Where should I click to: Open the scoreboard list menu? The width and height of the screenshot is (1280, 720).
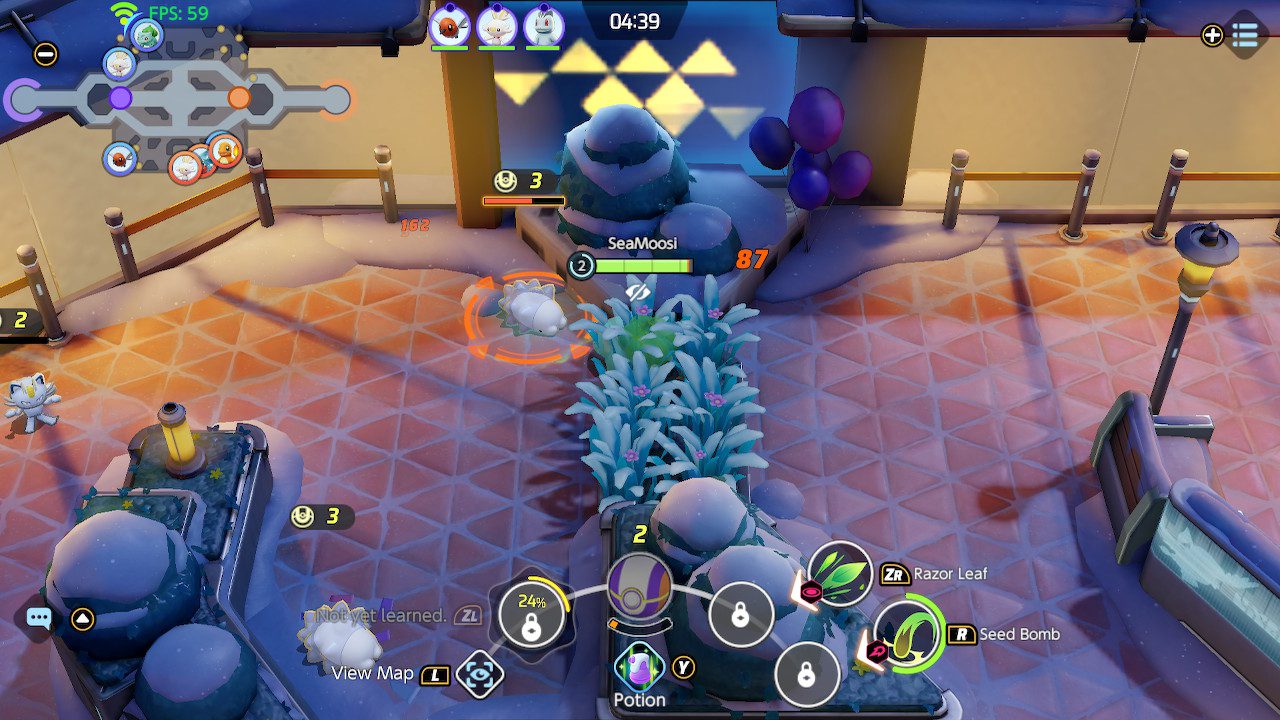(1245, 35)
